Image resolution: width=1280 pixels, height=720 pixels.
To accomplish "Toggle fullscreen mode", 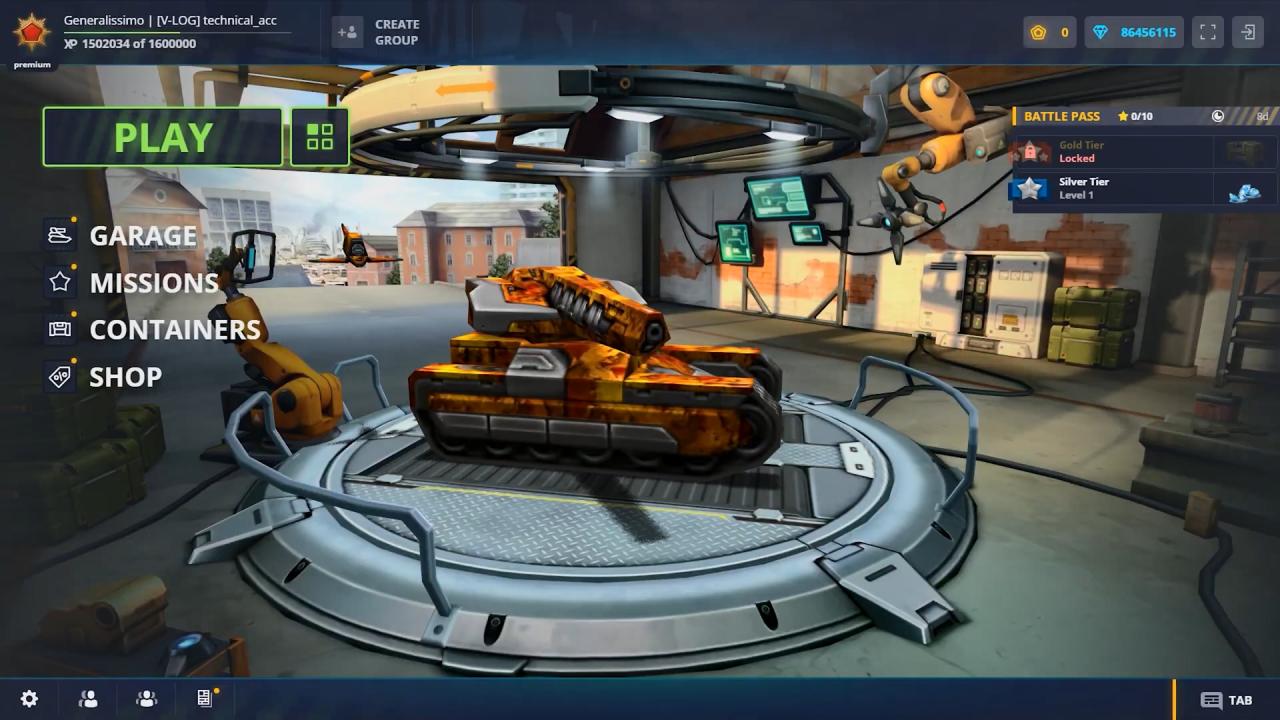I will (x=1208, y=32).
